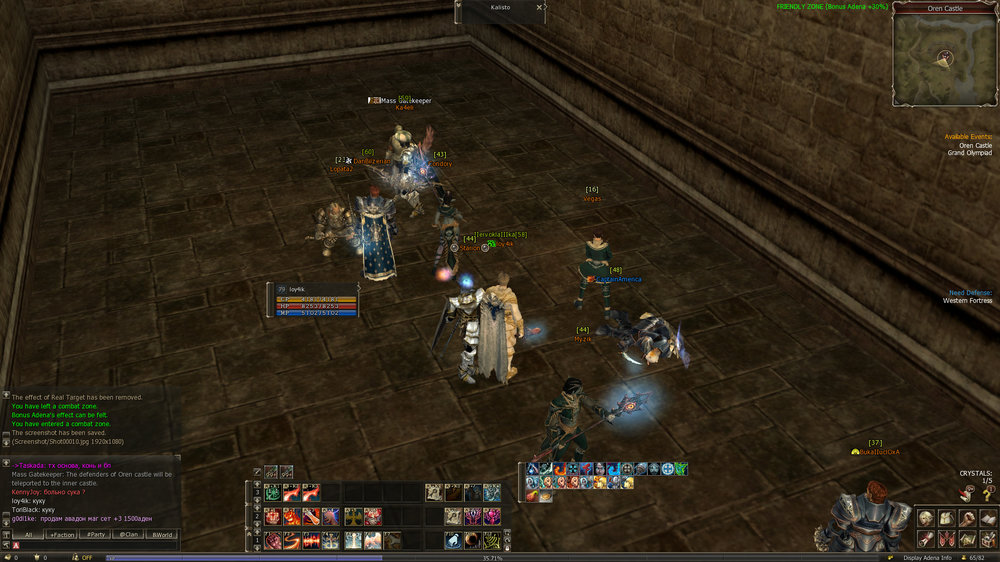Open the #Party chat tab
Image resolution: width=1000 pixels, height=562 pixels.
click(x=95, y=535)
